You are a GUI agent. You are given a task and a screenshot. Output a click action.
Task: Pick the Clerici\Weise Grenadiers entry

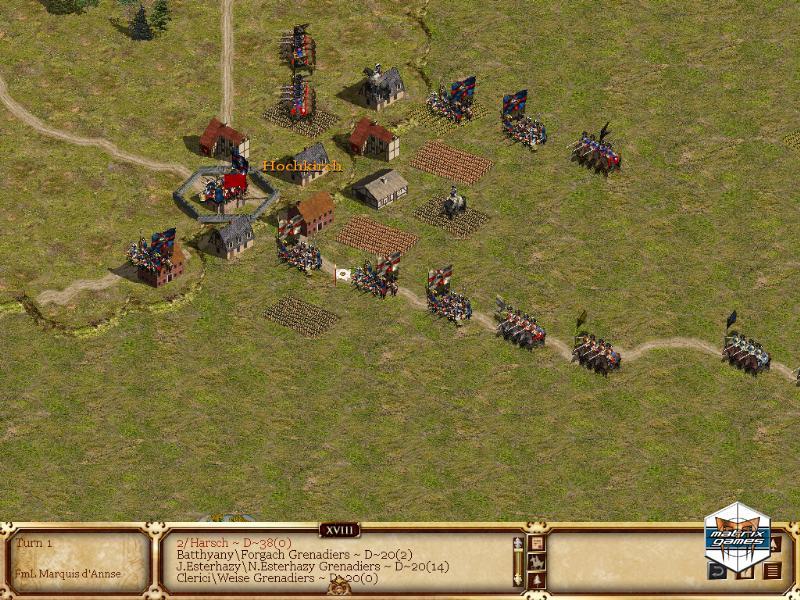pyautogui.click(x=262, y=578)
